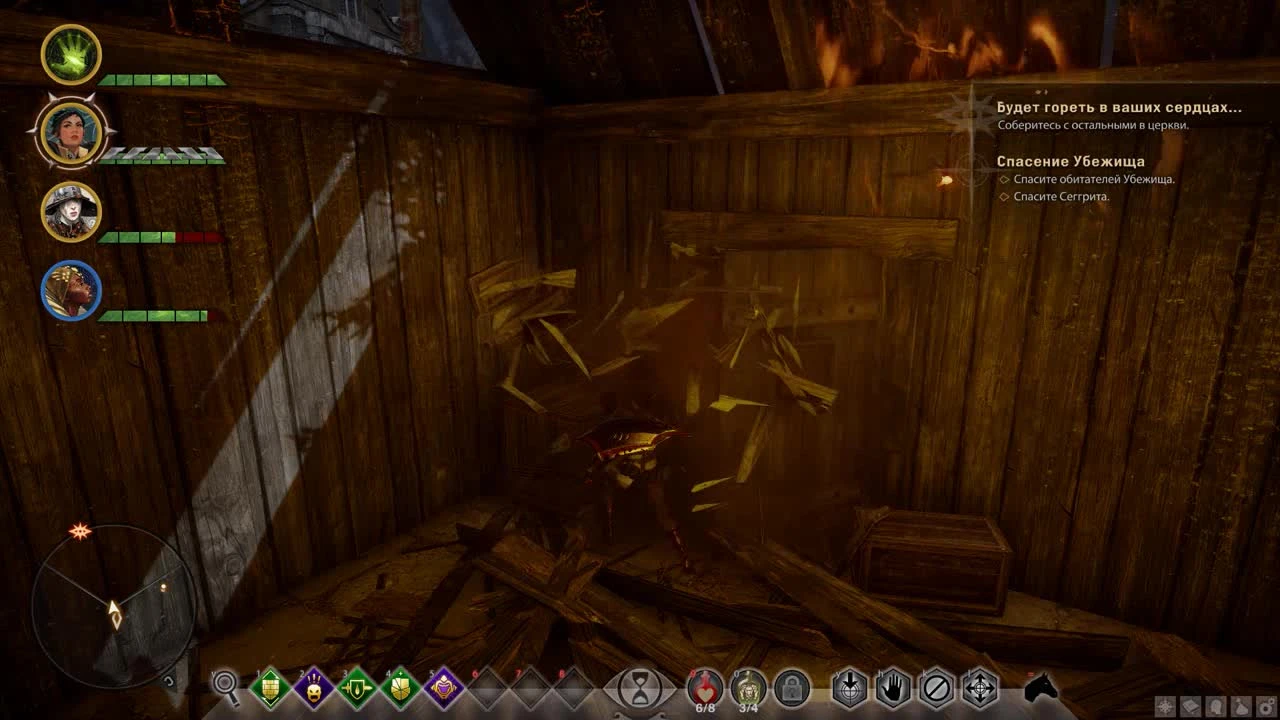Open the journal icon near bottom-right
This screenshot has width=1280, height=720.
point(1191,706)
